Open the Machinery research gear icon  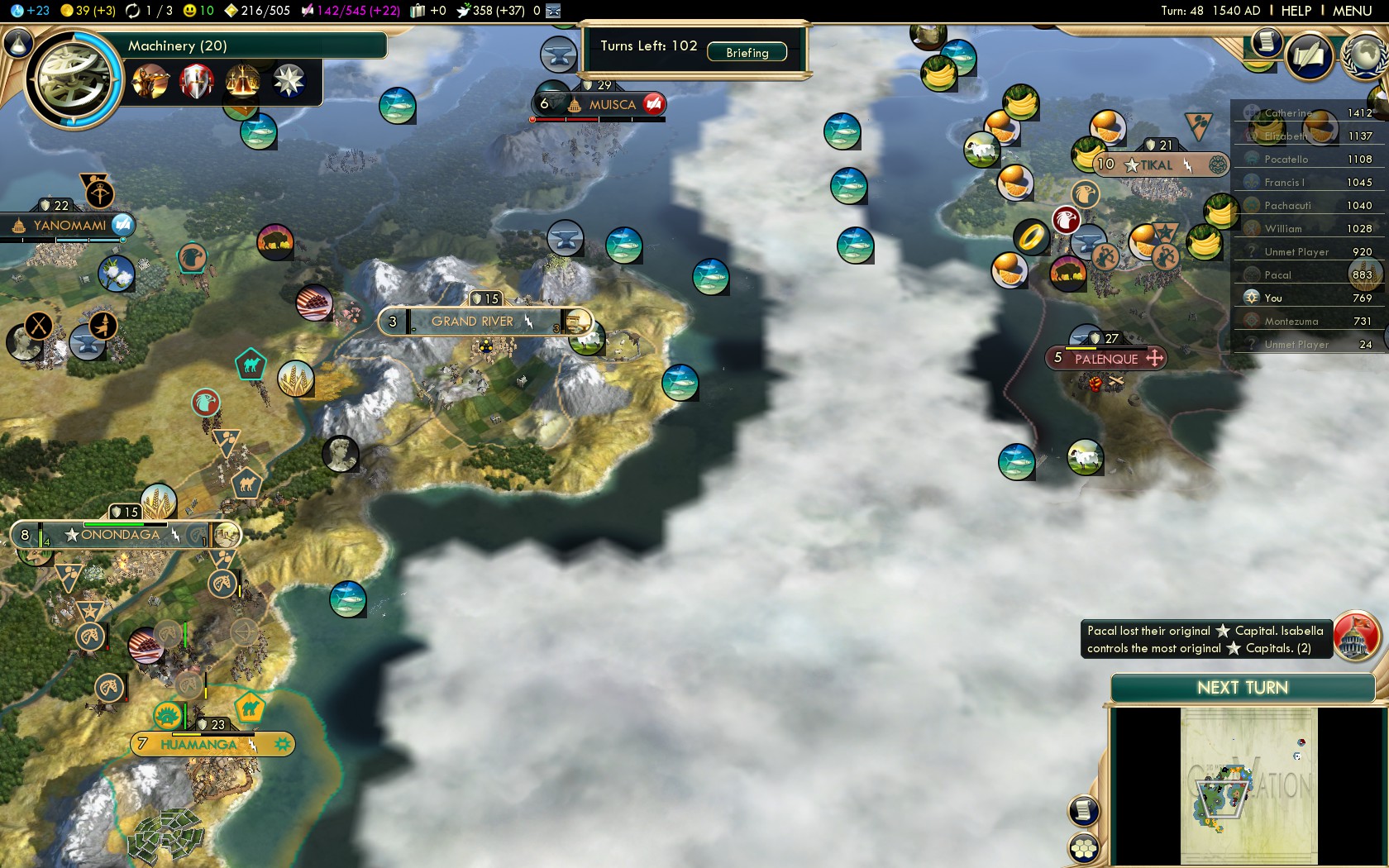[x=74, y=79]
